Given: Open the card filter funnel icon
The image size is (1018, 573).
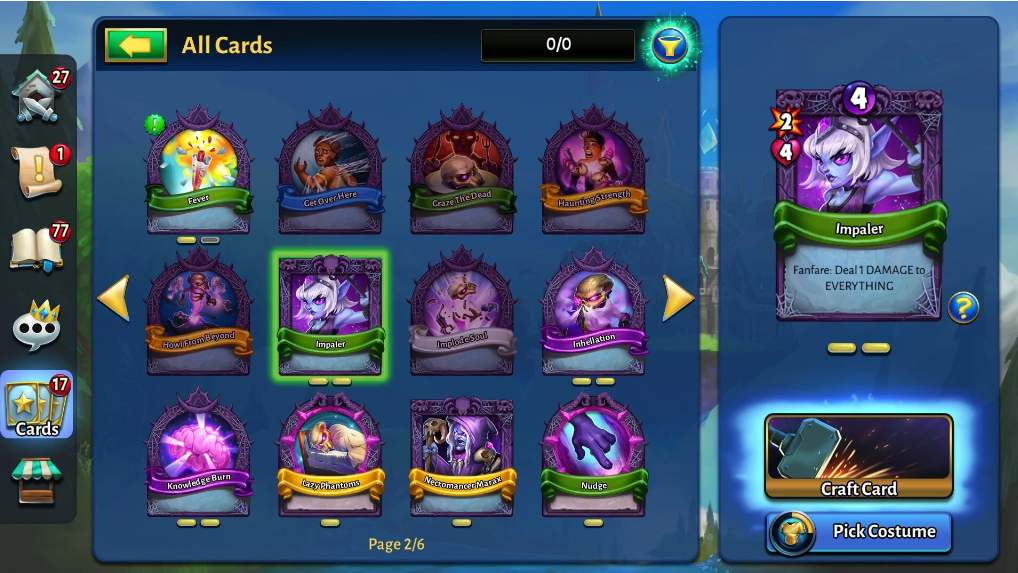Looking at the screenshot, I should 669,45.
